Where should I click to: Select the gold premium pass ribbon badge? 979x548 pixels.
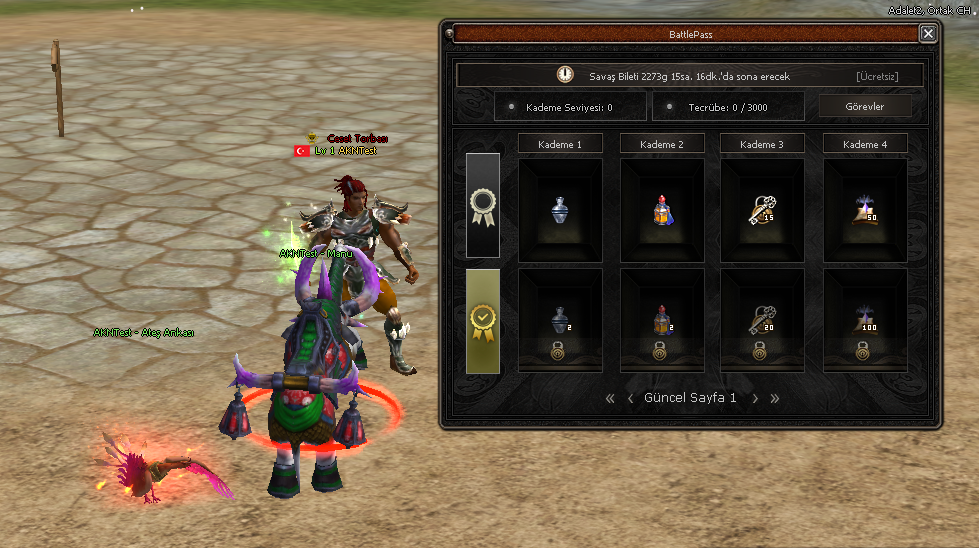click(483, 321)
